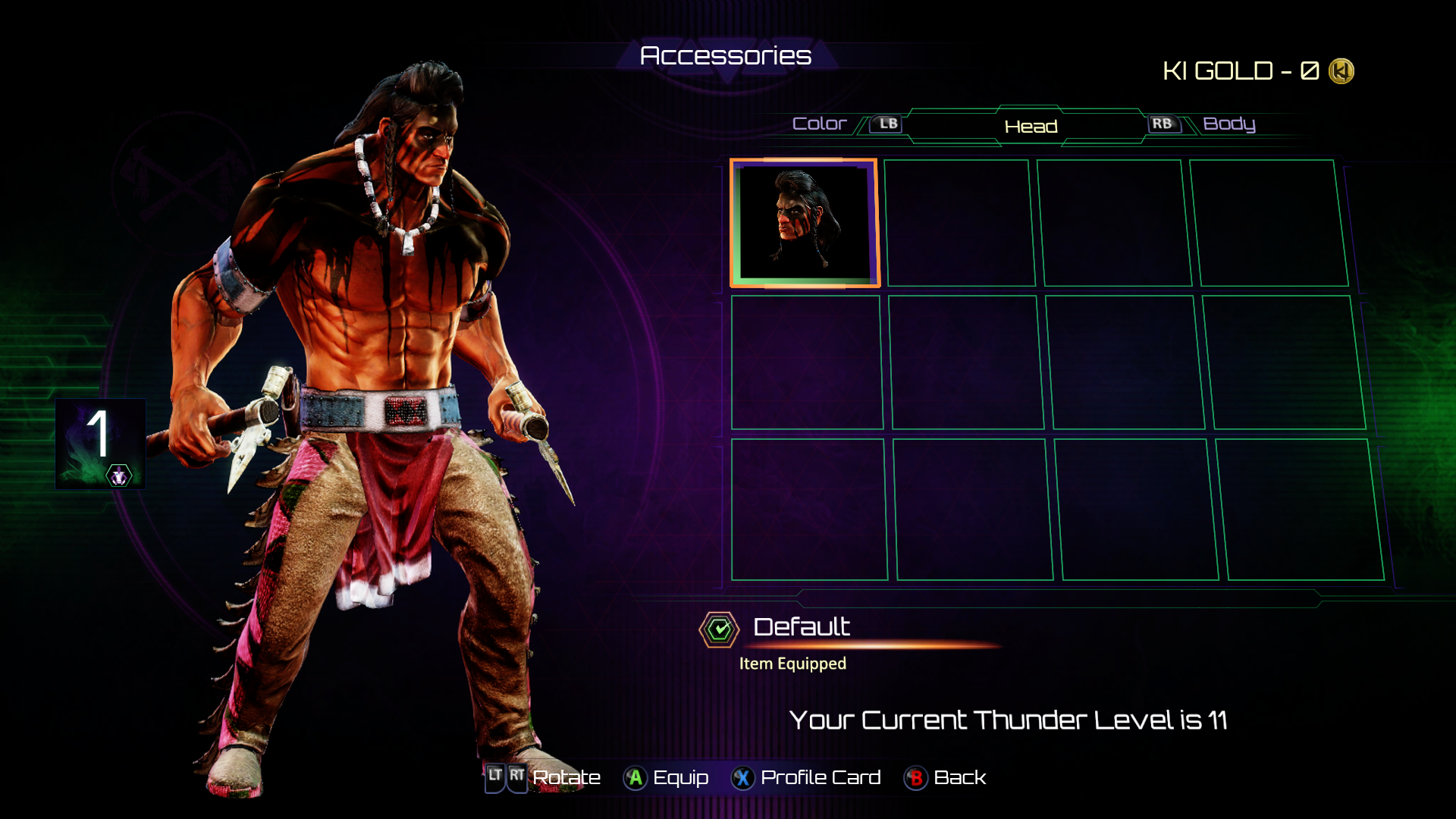Go Back to previous menu
Image resolution: width=1456 pixels, height=819 pixels.
coord(946,777)
